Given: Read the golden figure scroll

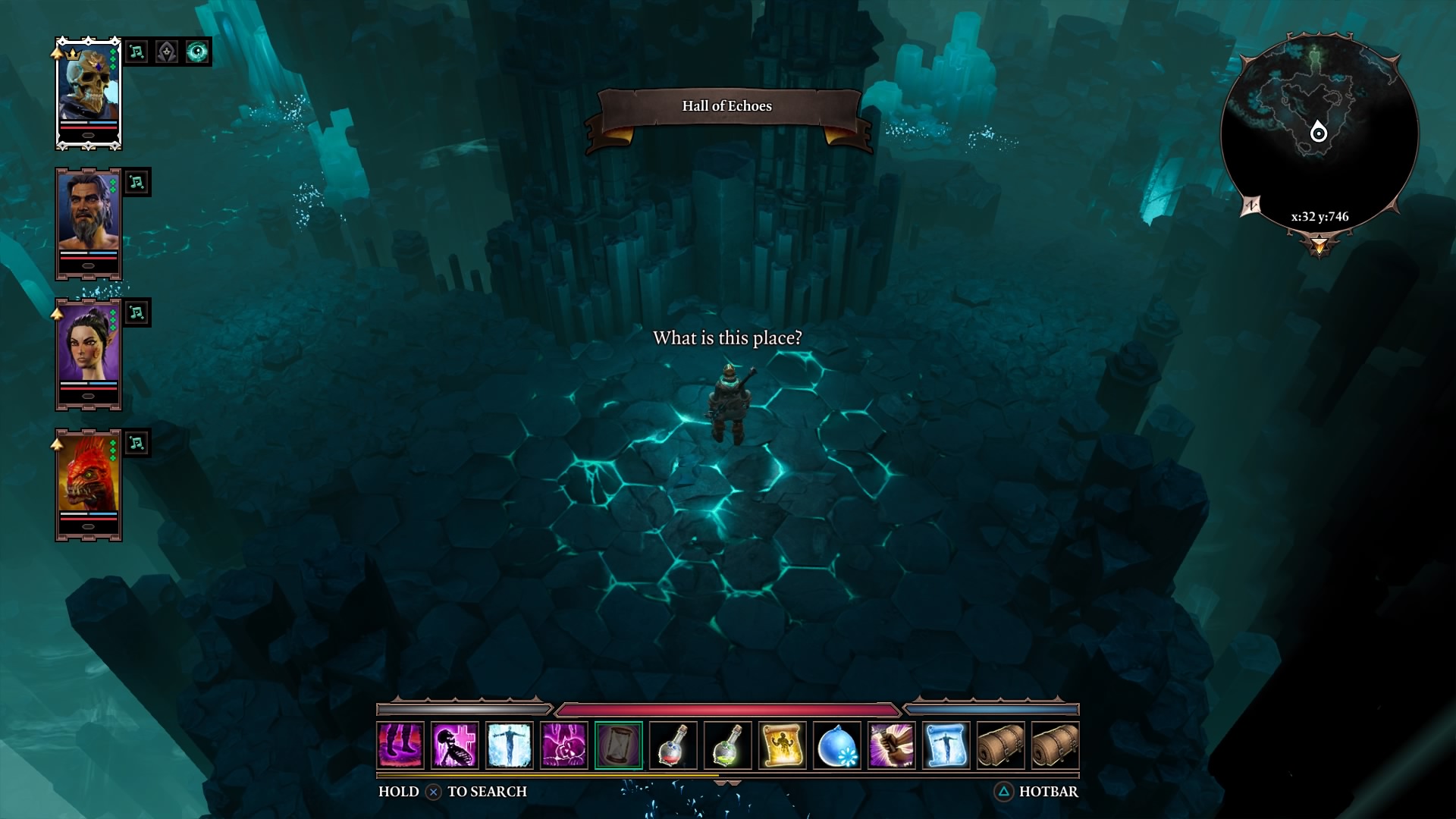Looking at the screenshot, I should (x=783, y=745).
